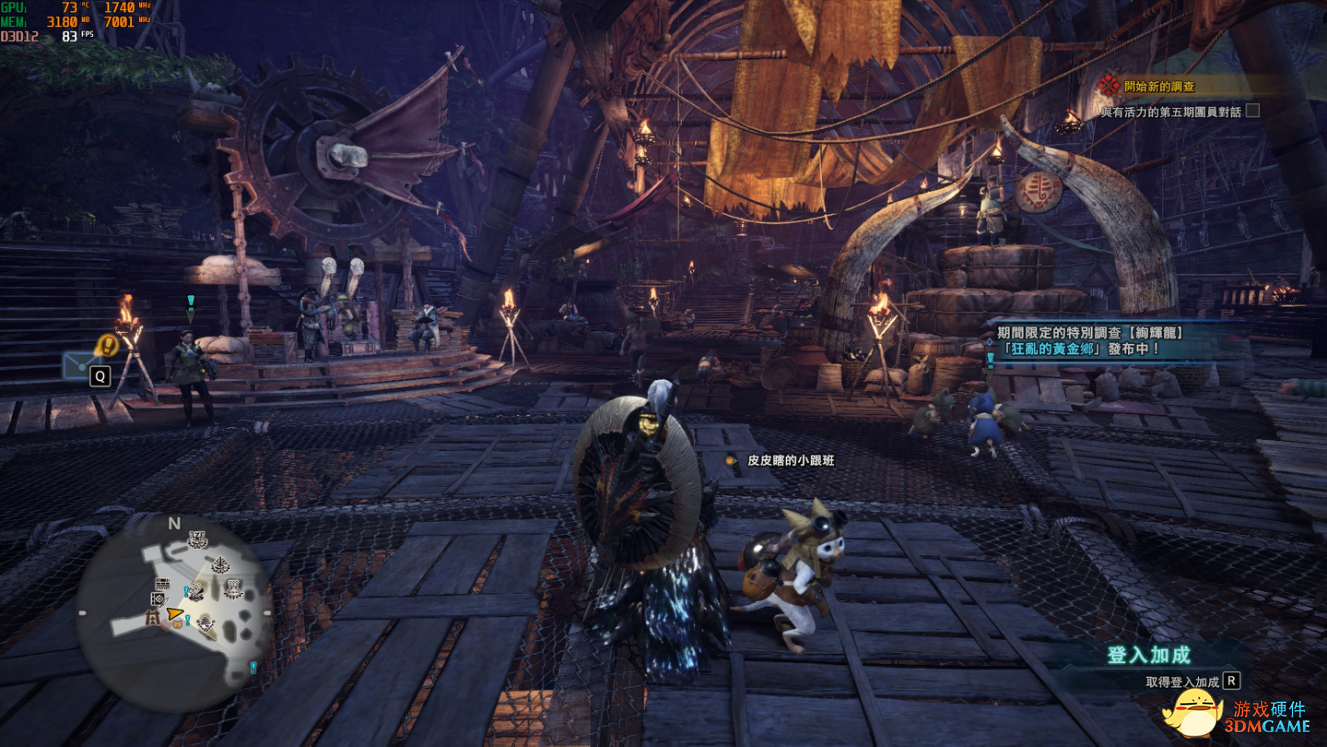Viewport: 1327px width, 747px height.
Task: Open the mail envelope notification icon
Action: (x=80, y=365)
